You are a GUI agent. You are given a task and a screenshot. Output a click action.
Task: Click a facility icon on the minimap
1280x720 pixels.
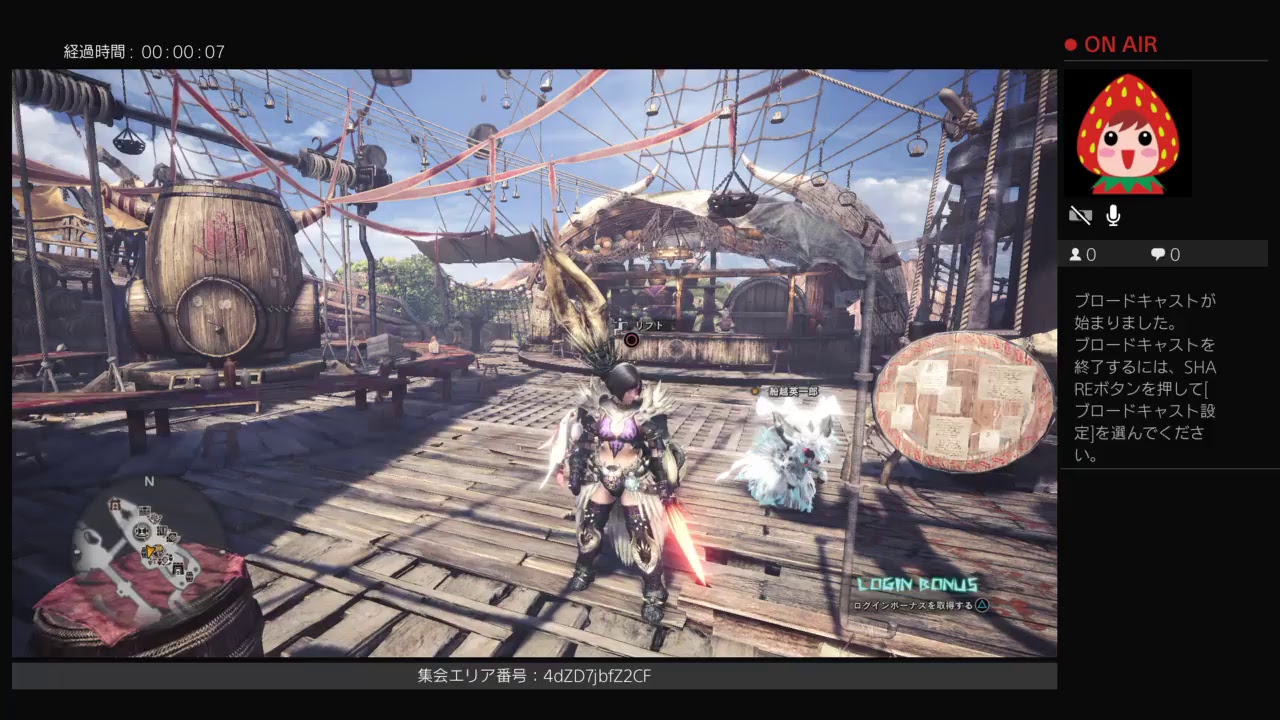pos(142,530)
